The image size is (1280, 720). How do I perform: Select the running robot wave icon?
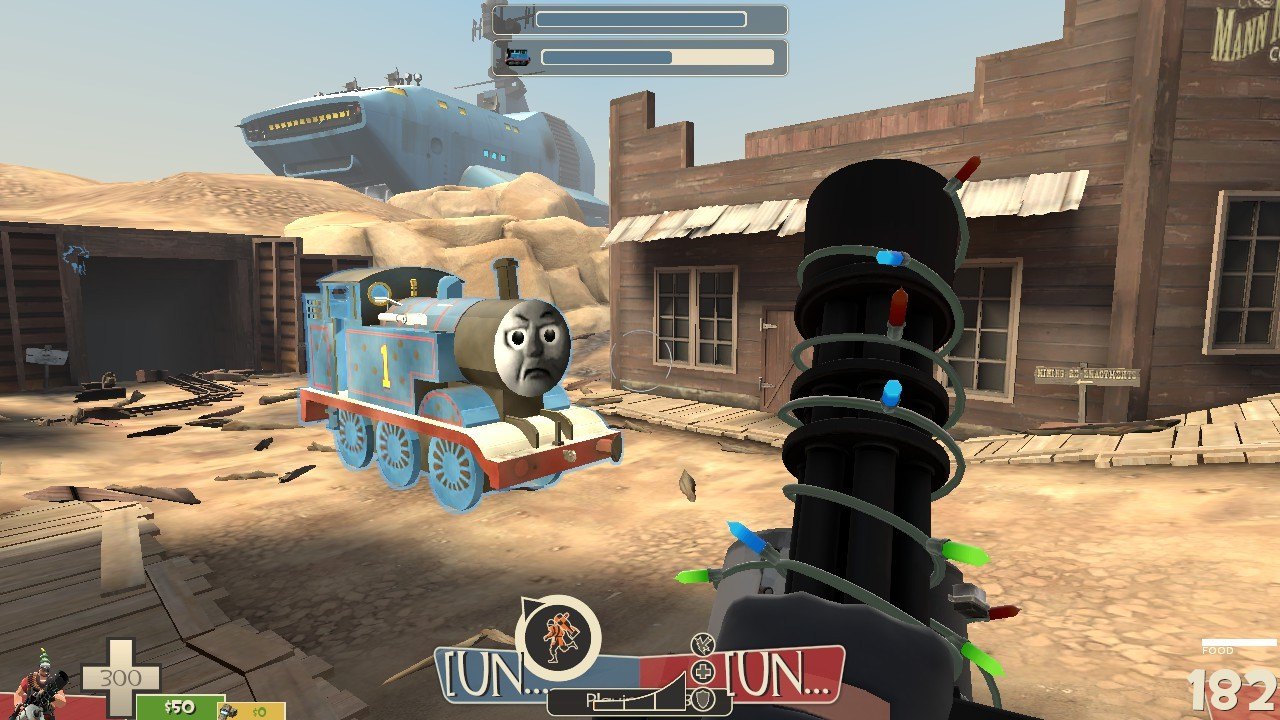tap(557, 637)
